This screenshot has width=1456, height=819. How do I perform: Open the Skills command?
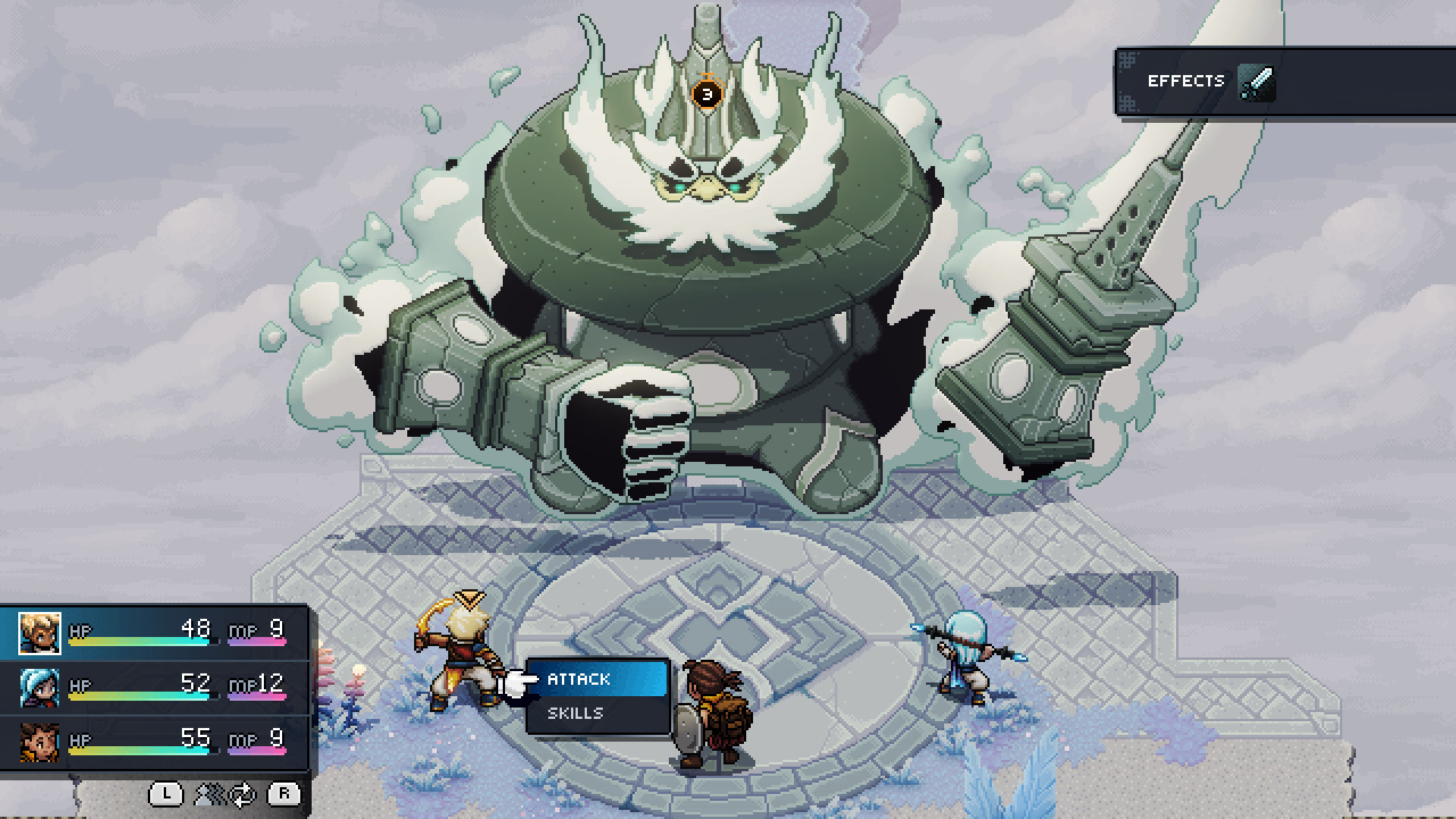pyautogui.click(x=578, y=713)
